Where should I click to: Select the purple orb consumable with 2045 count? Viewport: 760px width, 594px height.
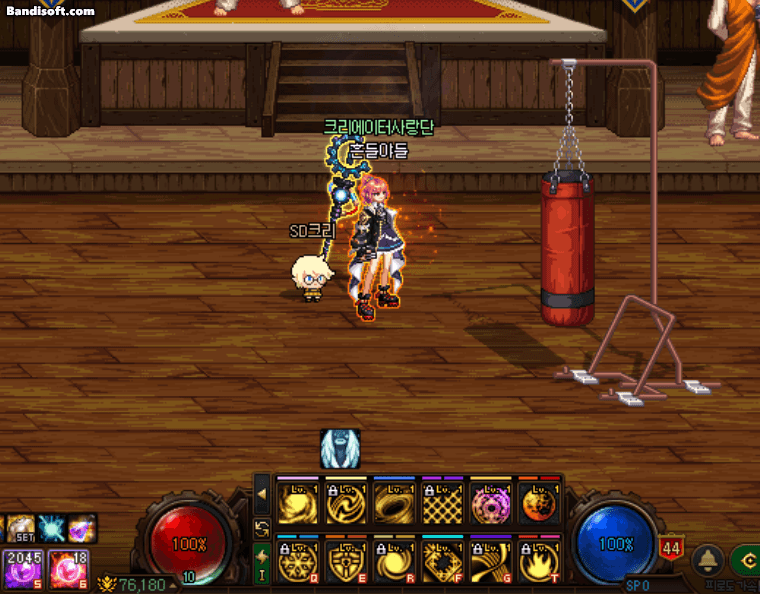[x=22, y=568]
